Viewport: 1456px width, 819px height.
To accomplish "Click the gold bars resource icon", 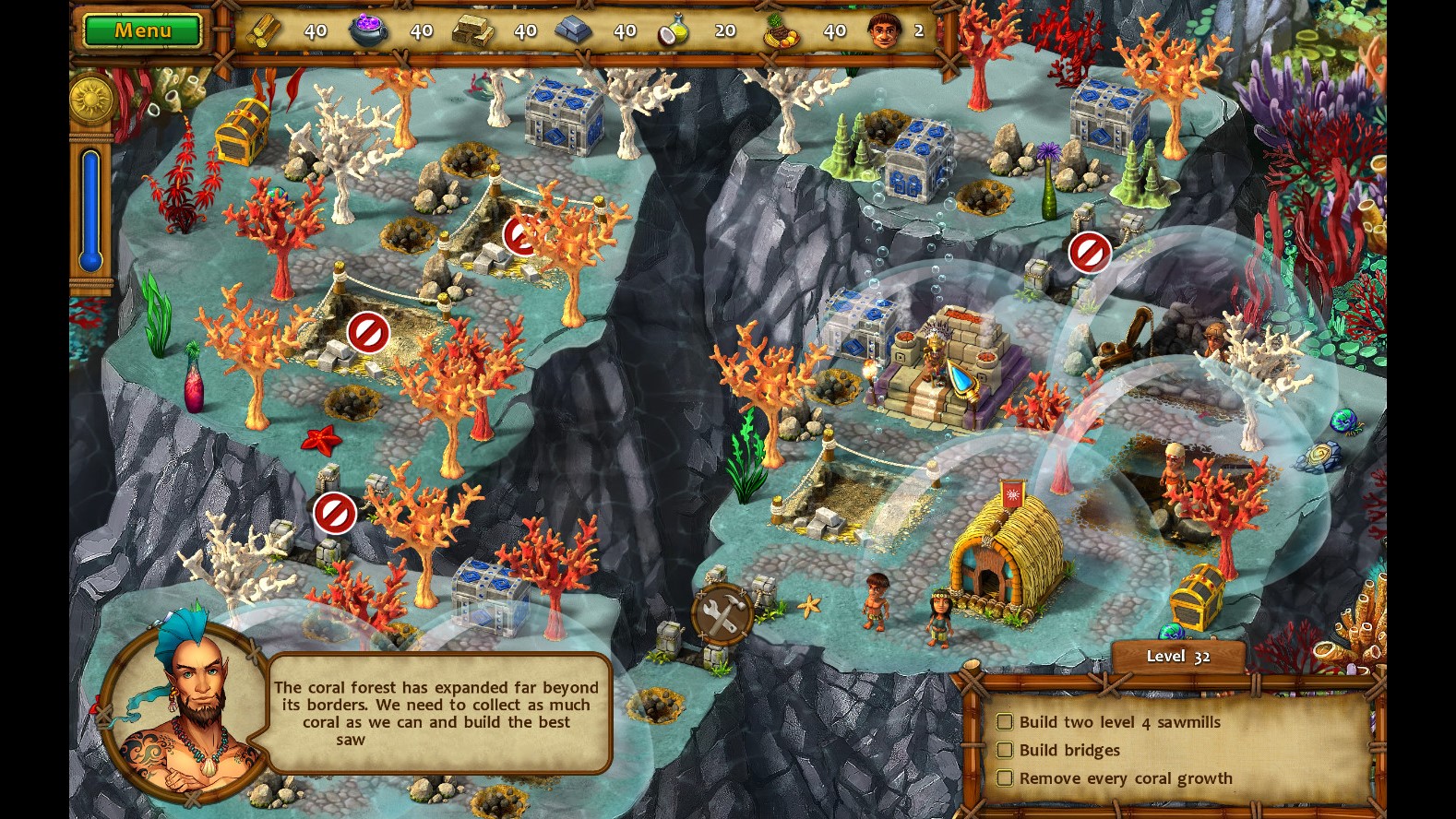I will click(472, 29).
